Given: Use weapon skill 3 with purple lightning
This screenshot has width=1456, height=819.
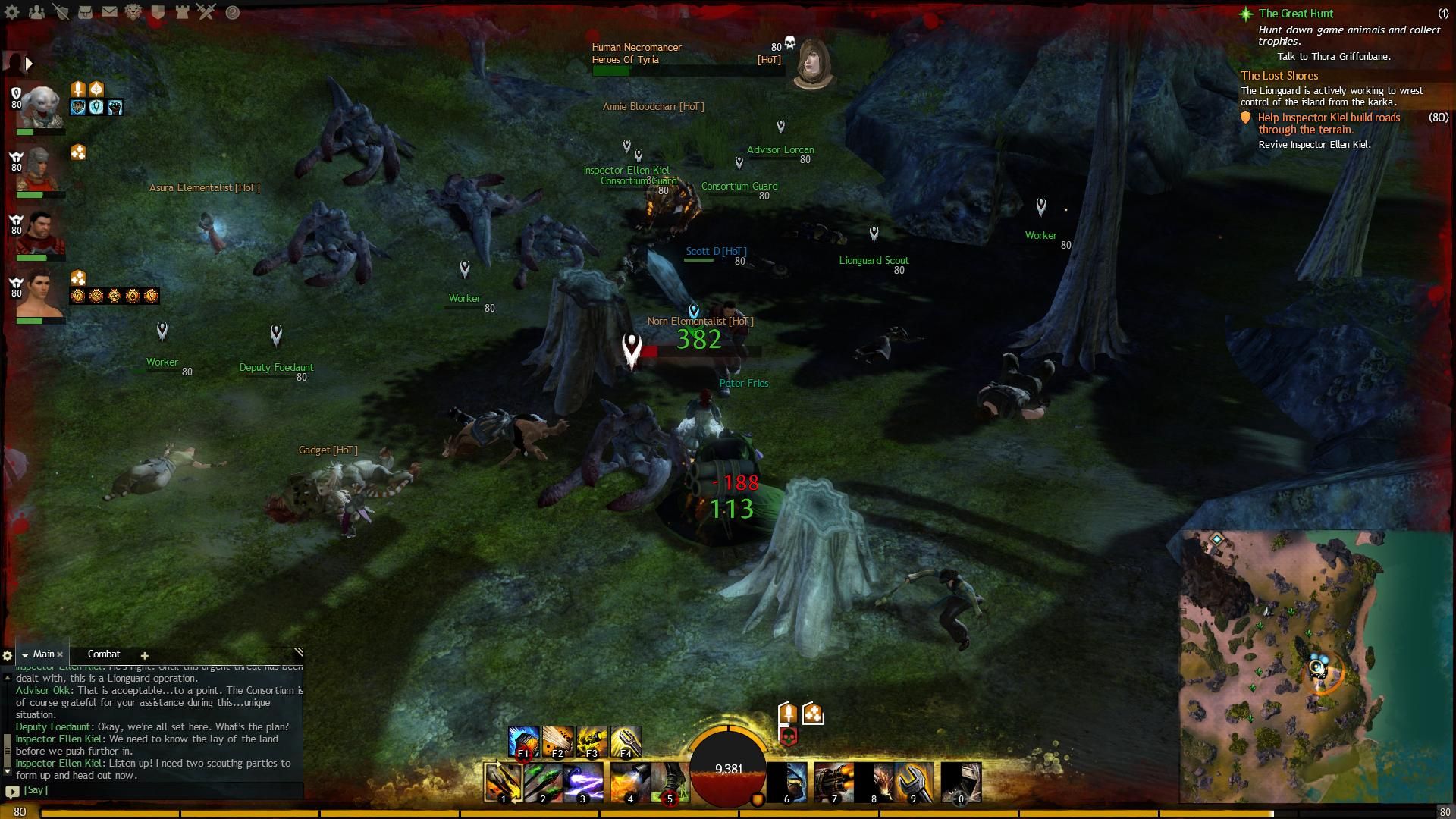Looking at the screenshot, I should tap(583, 782).
